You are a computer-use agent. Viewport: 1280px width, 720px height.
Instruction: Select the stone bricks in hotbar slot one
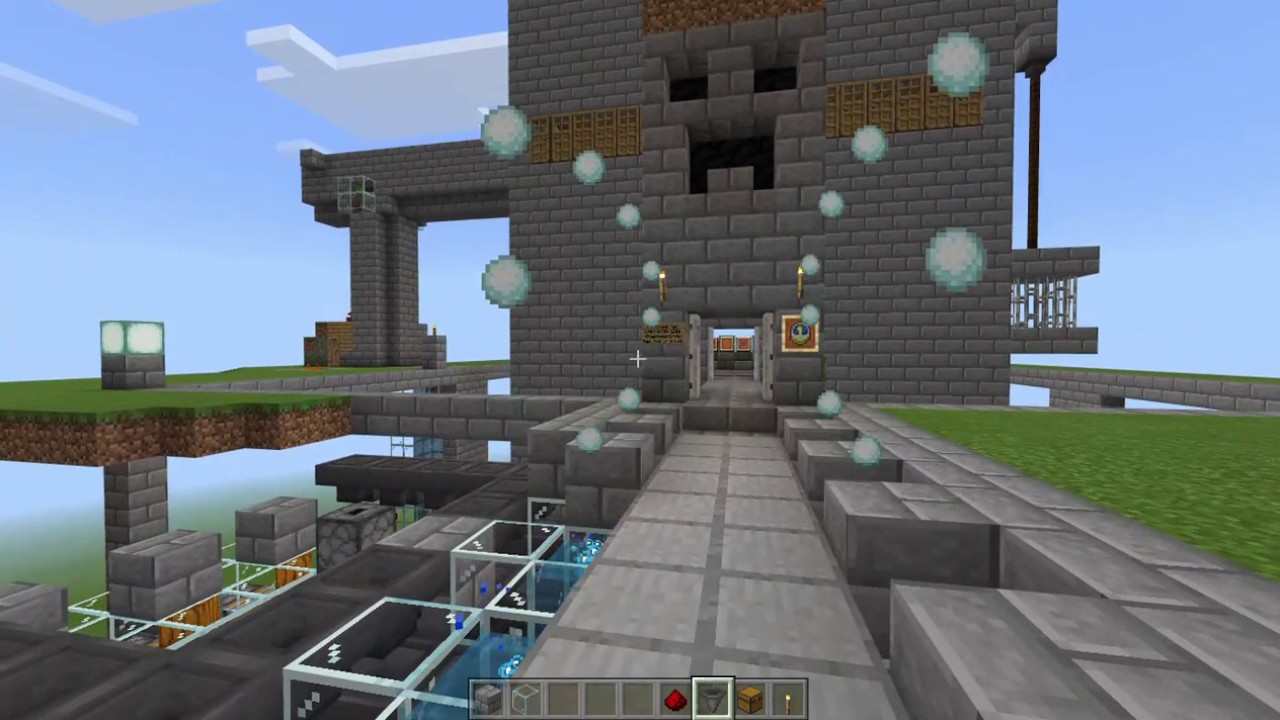[490, 697]
